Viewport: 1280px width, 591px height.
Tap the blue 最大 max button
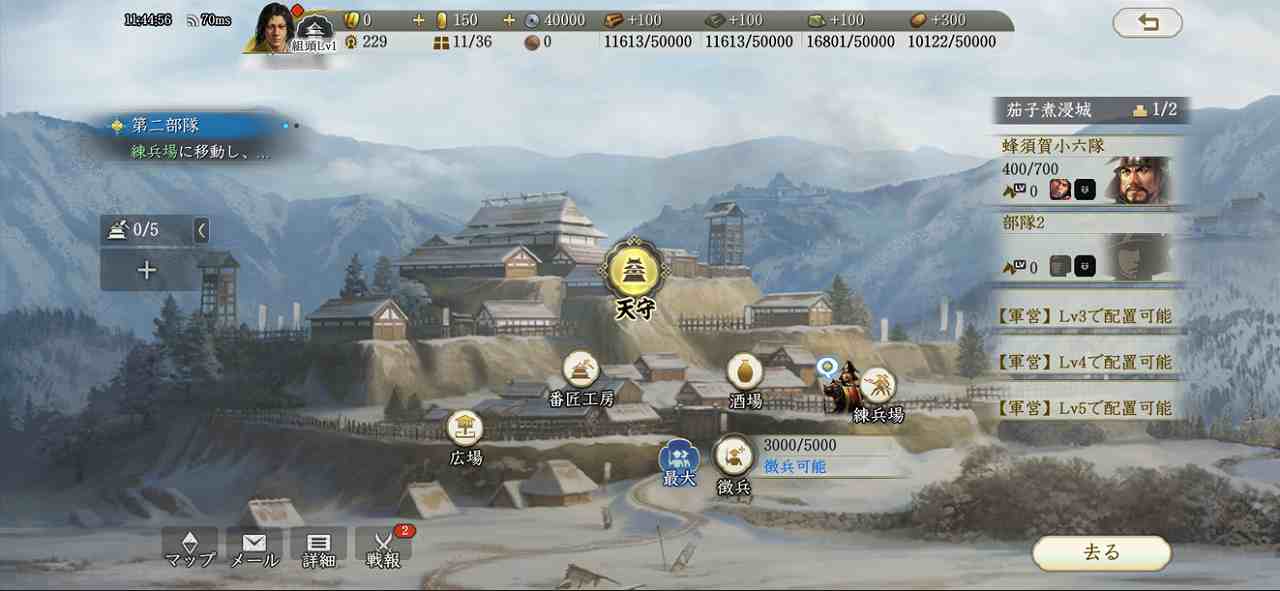(x=679, y=459)
